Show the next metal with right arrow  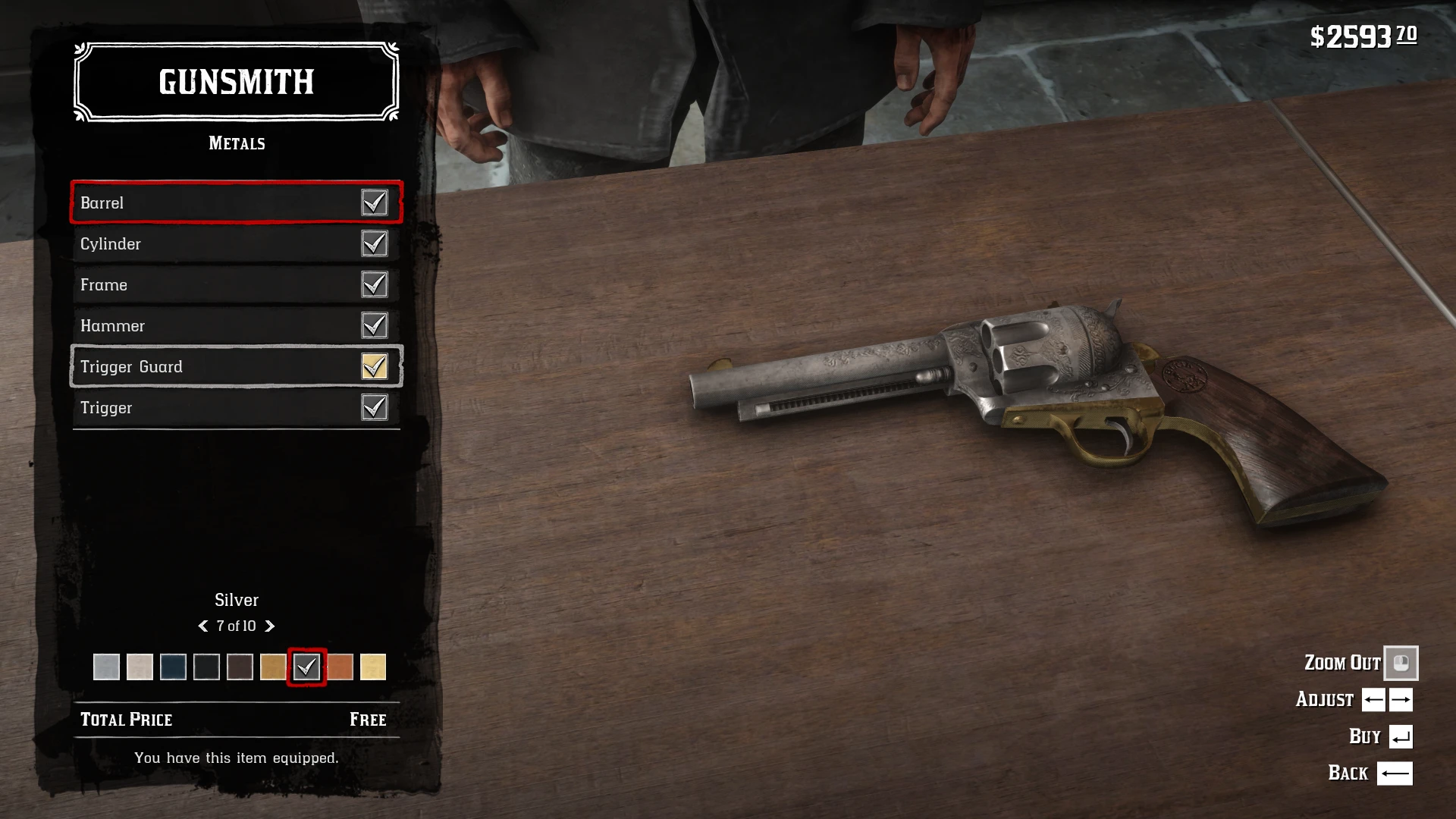(270, 626)
